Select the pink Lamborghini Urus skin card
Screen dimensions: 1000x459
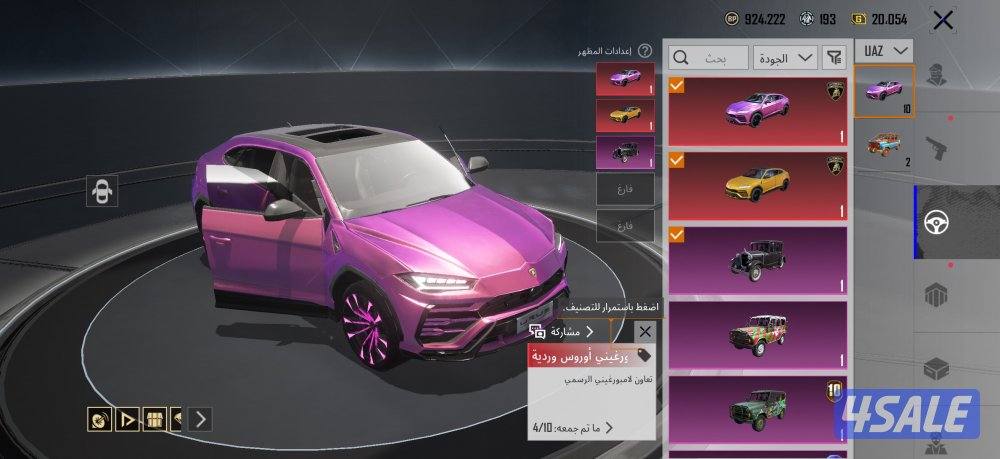(757, 111)
